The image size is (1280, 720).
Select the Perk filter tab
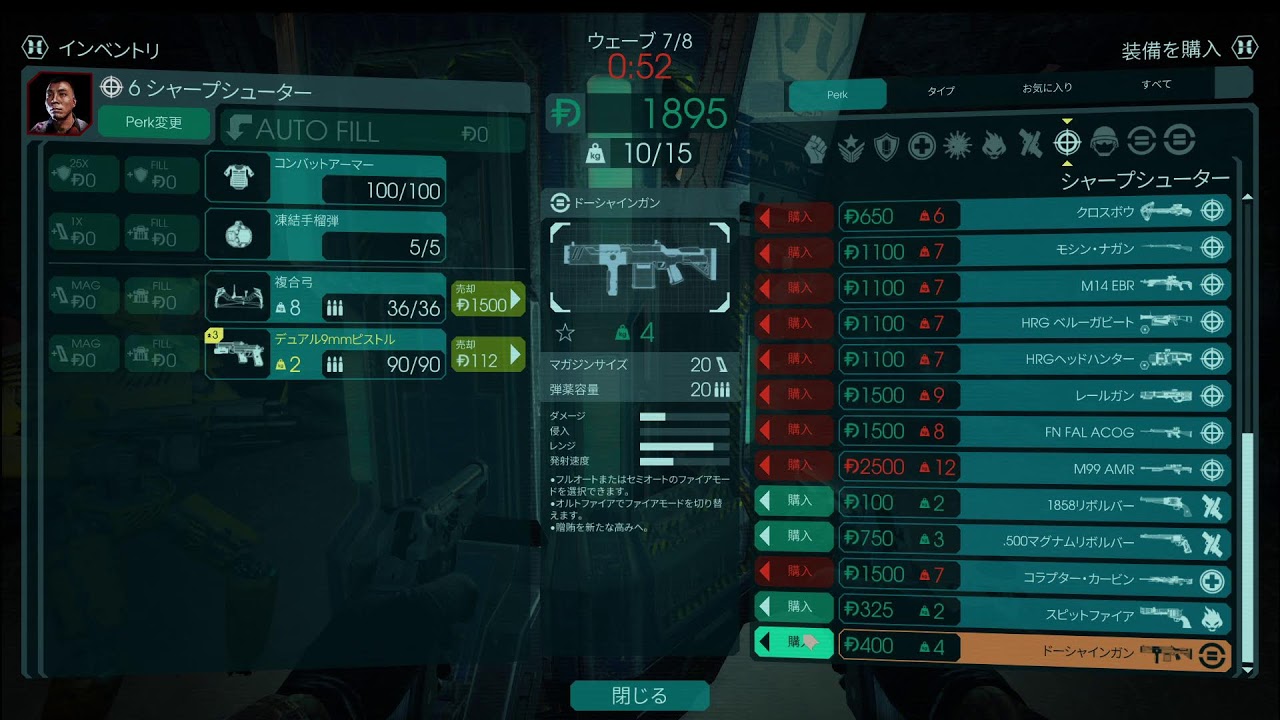[x=837, y=94]
